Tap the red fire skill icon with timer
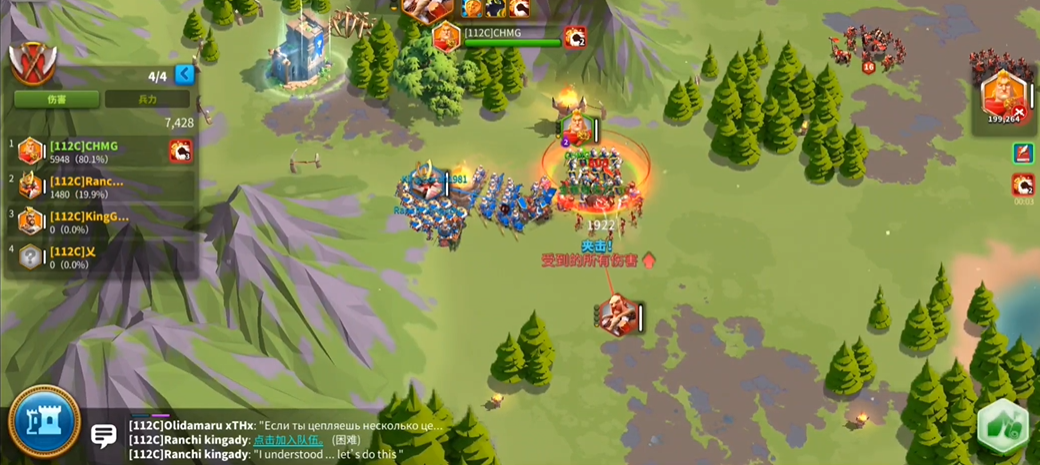Image resolution: width=1040 pixels, height=465 pixels. pos(1022,185)
